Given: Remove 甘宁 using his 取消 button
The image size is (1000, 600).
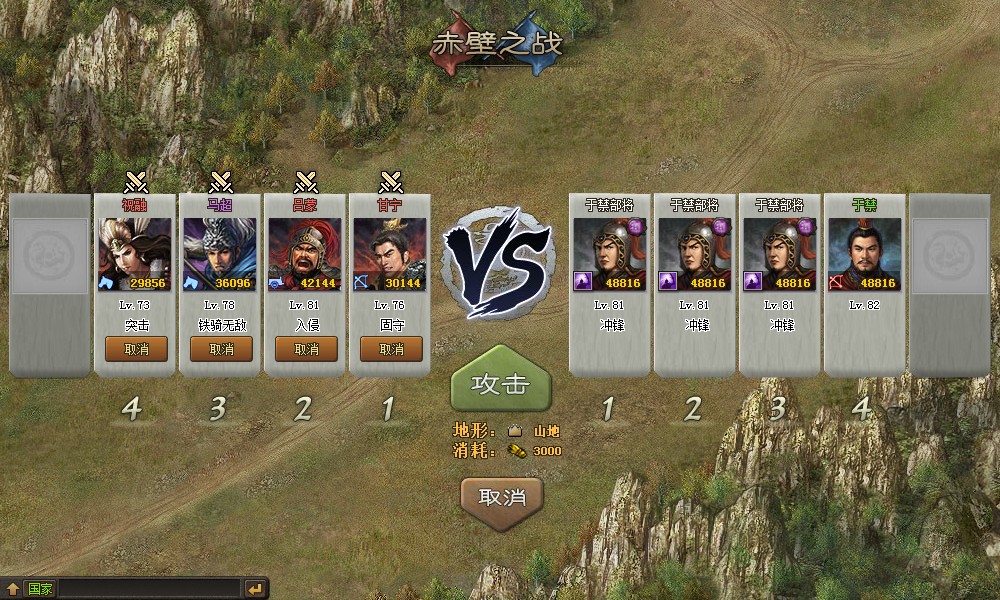Looking at the screenshot, I should 391,349.
